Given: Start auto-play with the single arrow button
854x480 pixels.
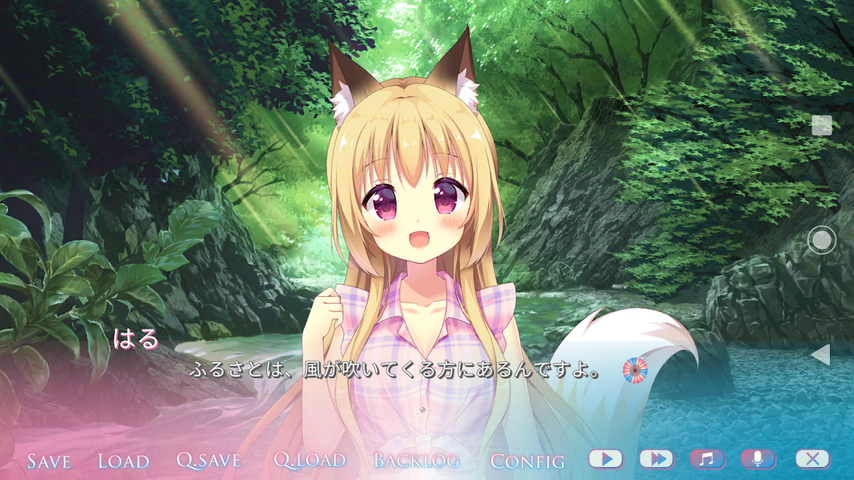Looking at the screenshot, I should [605, 459].
